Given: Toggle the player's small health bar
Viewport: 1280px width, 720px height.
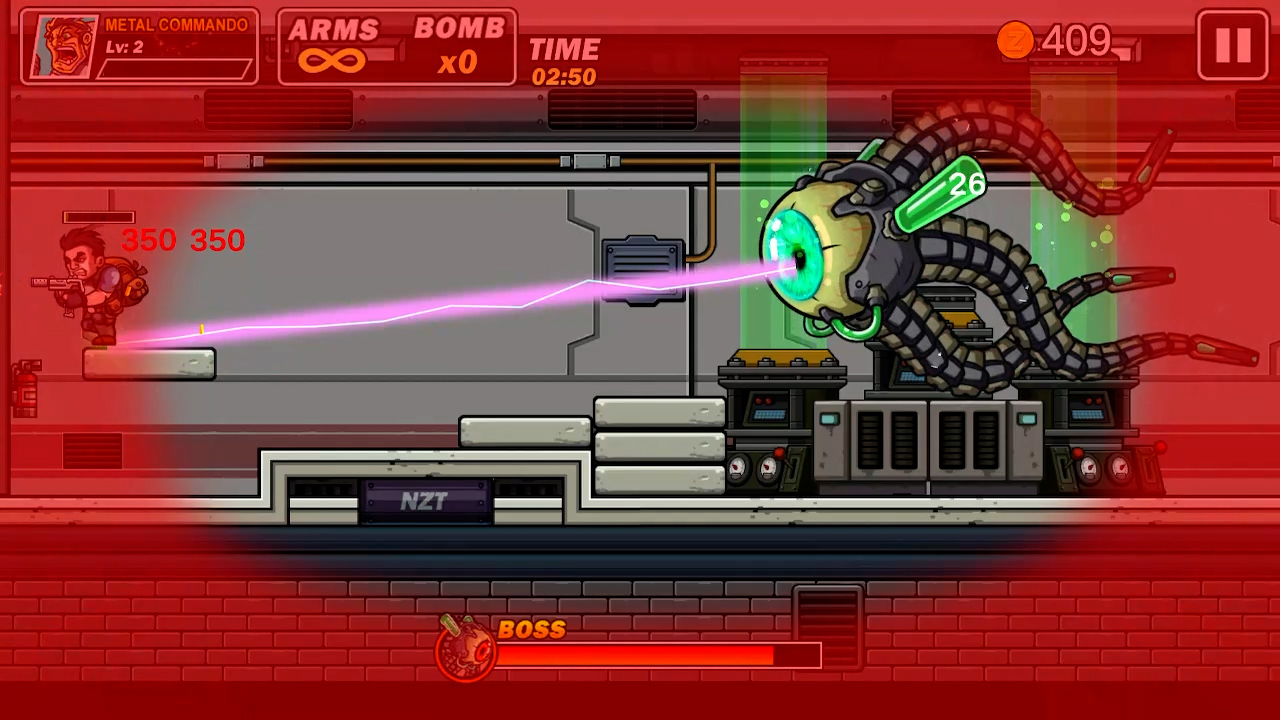Looking at the screenshot, I should [99, 217].
